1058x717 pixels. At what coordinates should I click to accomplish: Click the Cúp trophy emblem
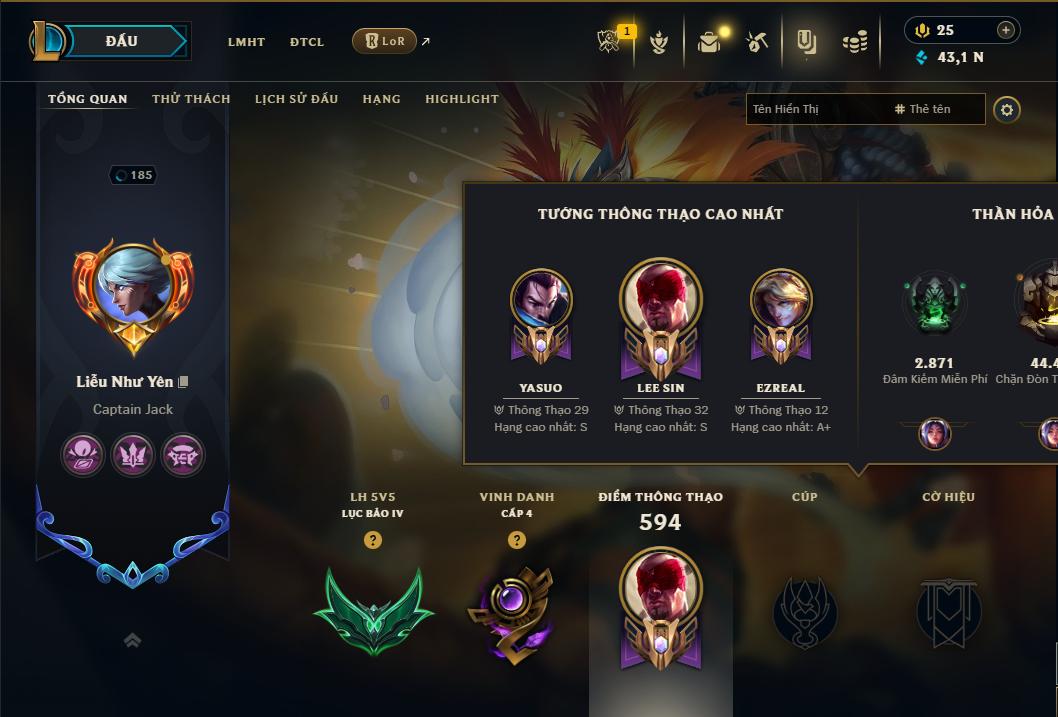(805, 611)
